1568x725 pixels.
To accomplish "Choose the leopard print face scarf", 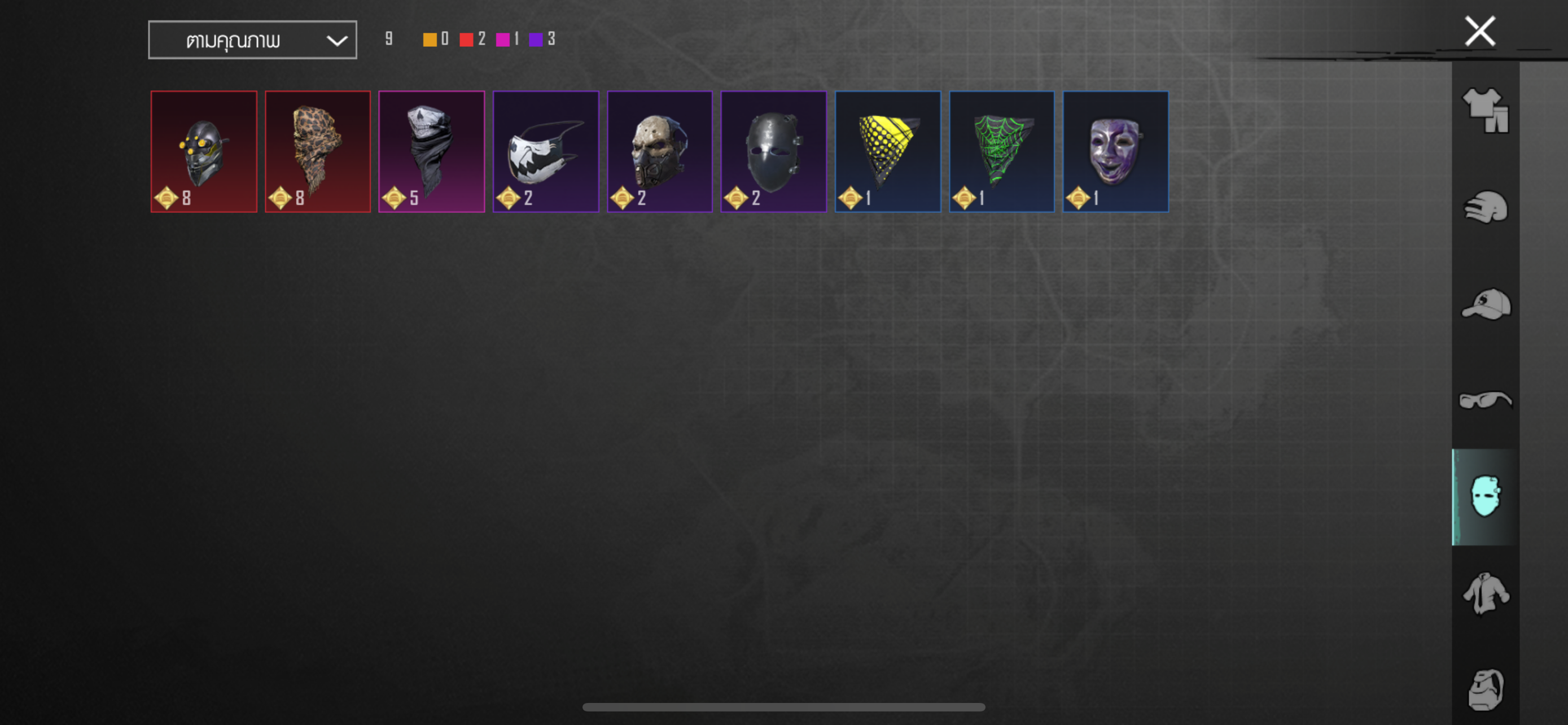I will tap(317, 151).
